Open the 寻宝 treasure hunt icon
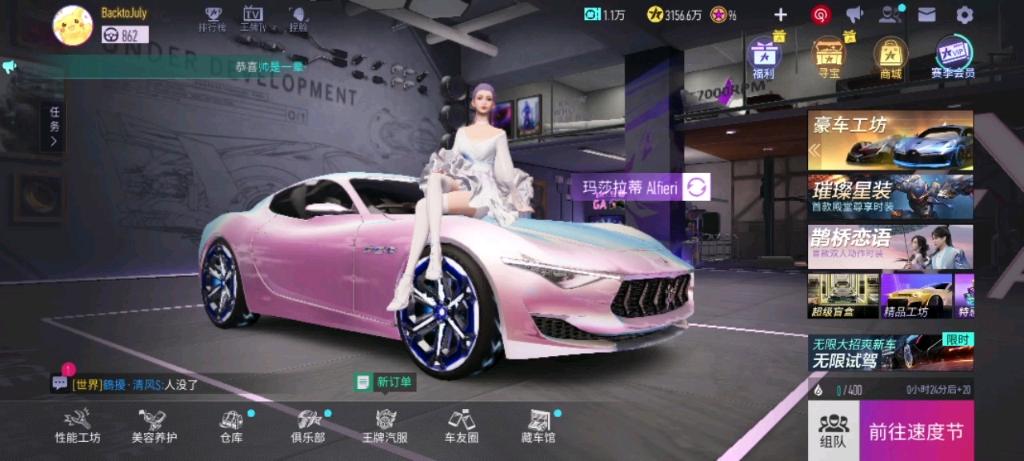 tap(827, 56)
